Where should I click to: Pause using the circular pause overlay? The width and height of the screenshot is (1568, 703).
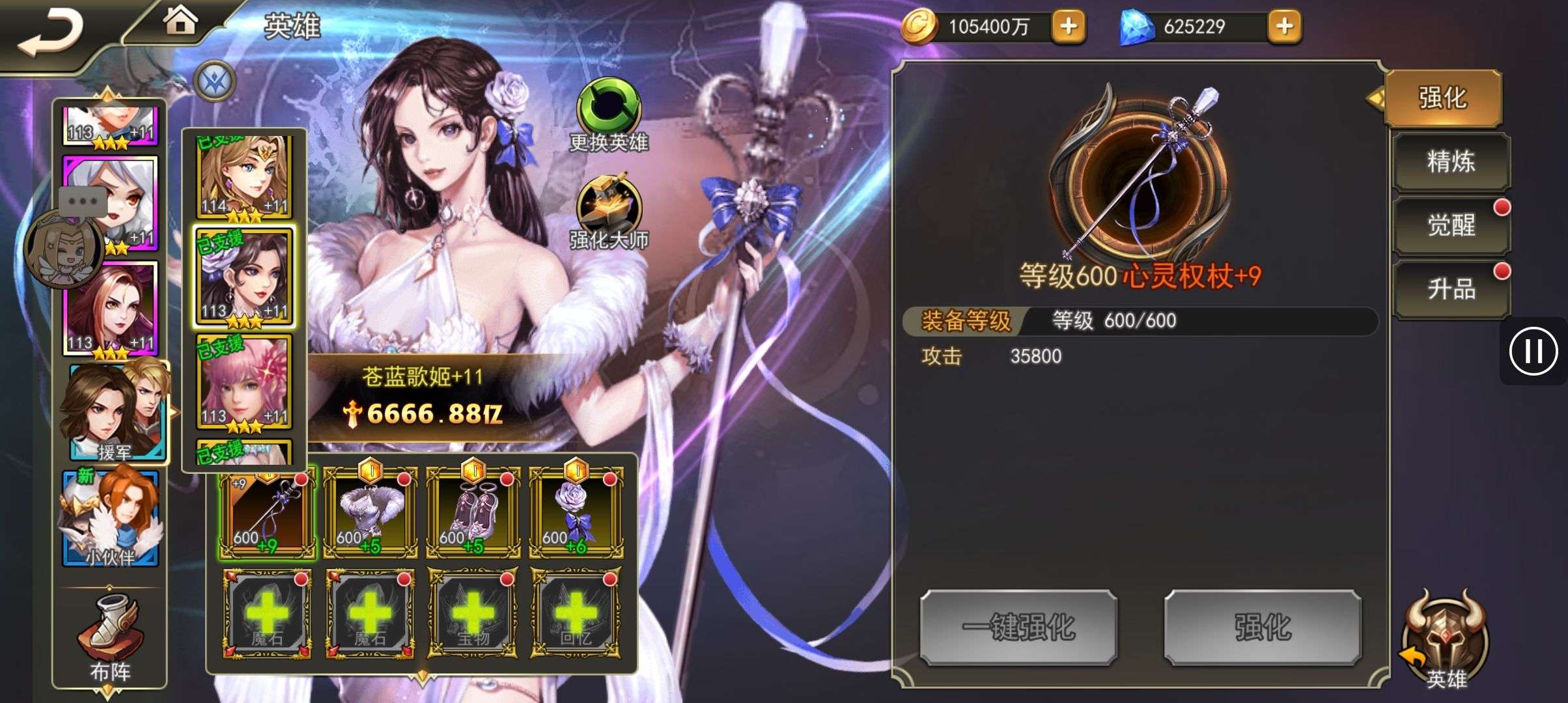pos(1533,351)
